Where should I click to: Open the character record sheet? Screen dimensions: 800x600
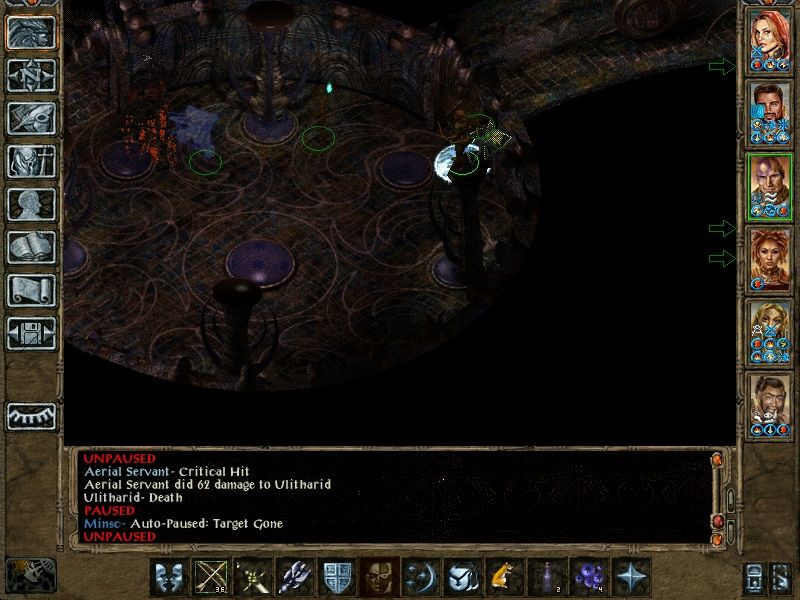(x=32, y=204)
